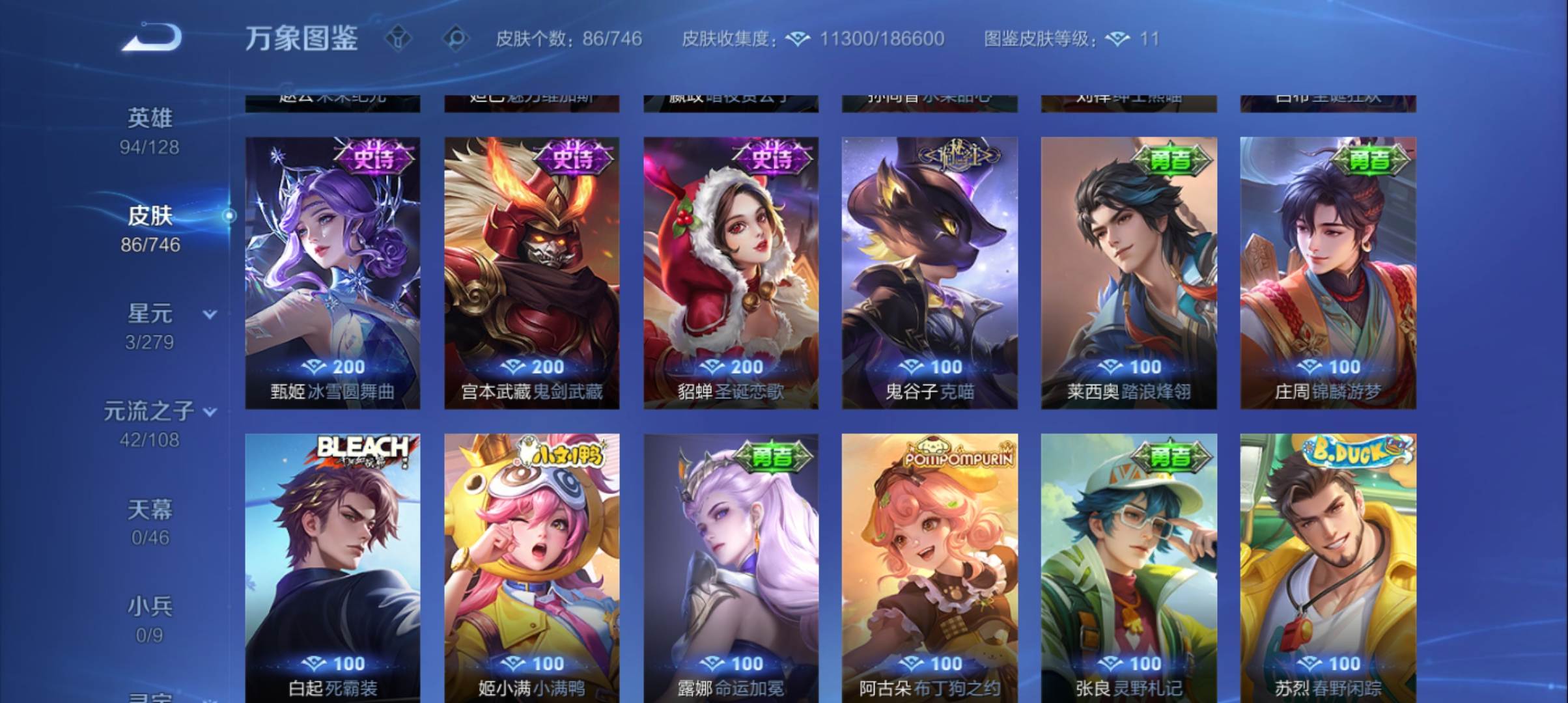
Task: Click the gem icon beside 图鉴皮肤等级
Action: (x=1117, y=39)
